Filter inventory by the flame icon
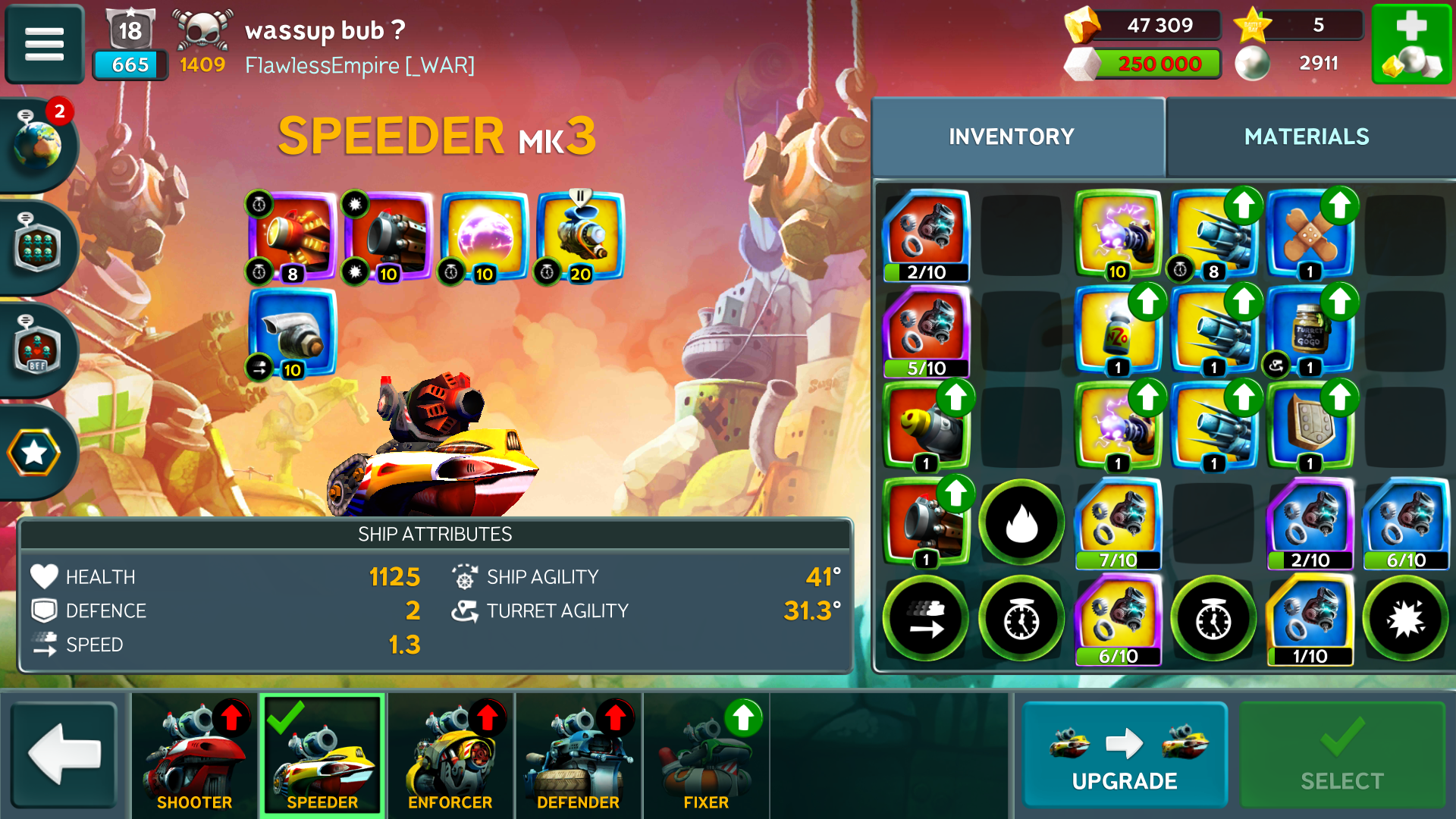The height and width of the screenshot is (819, 1456). 1021,522
